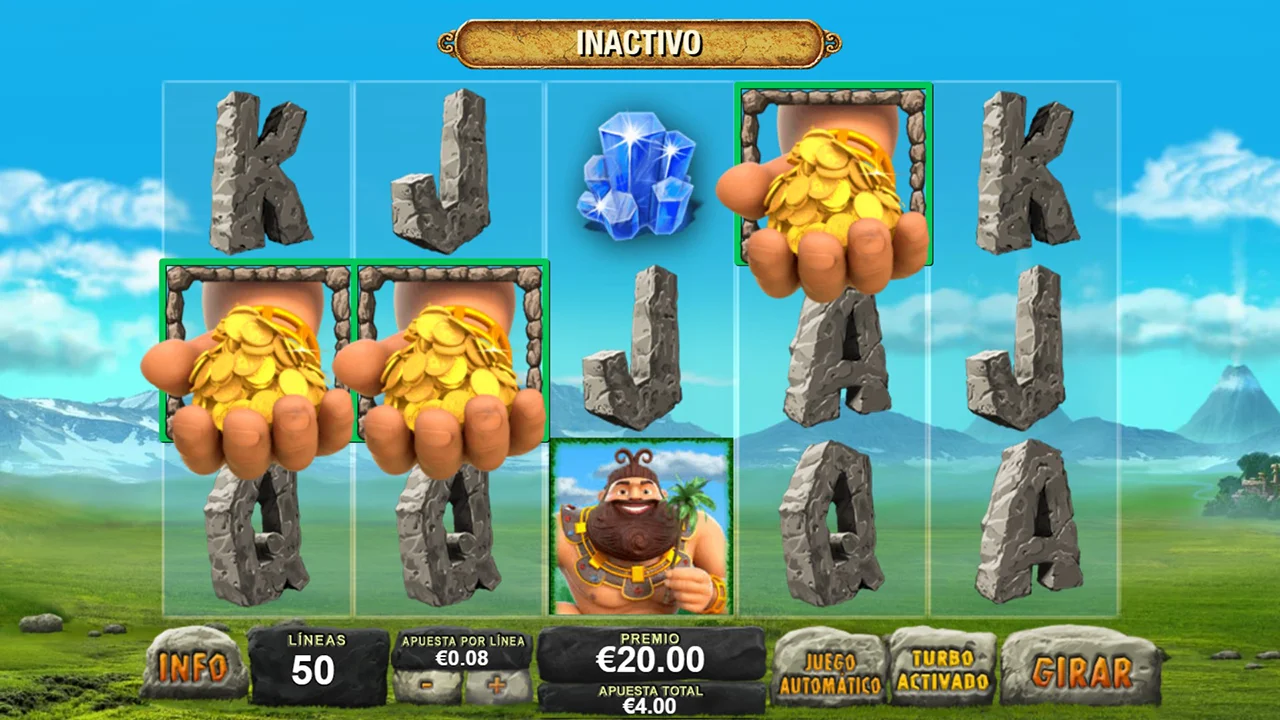Open the INFO paytable panel

coord(194,665)
